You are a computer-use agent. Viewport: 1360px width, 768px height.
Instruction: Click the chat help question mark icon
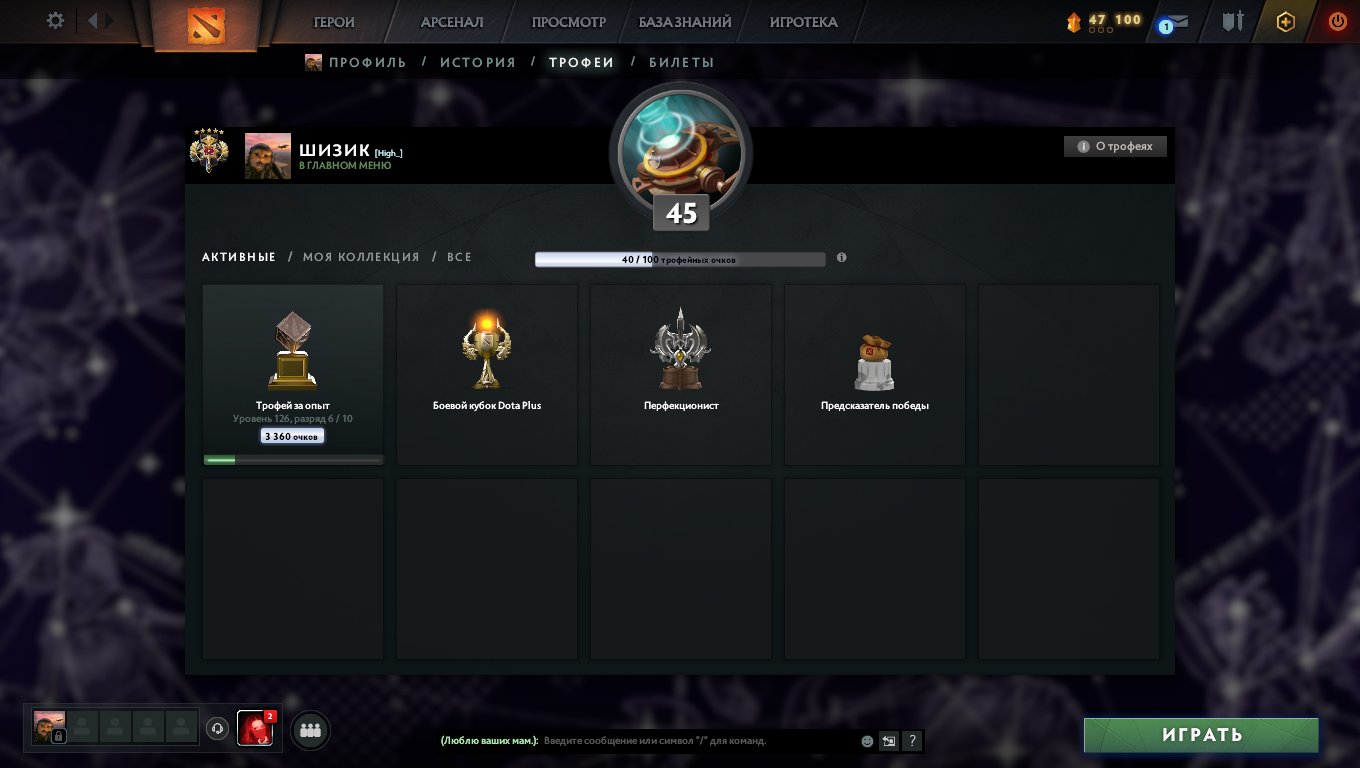pyautogui.click(x=911, y=741)
